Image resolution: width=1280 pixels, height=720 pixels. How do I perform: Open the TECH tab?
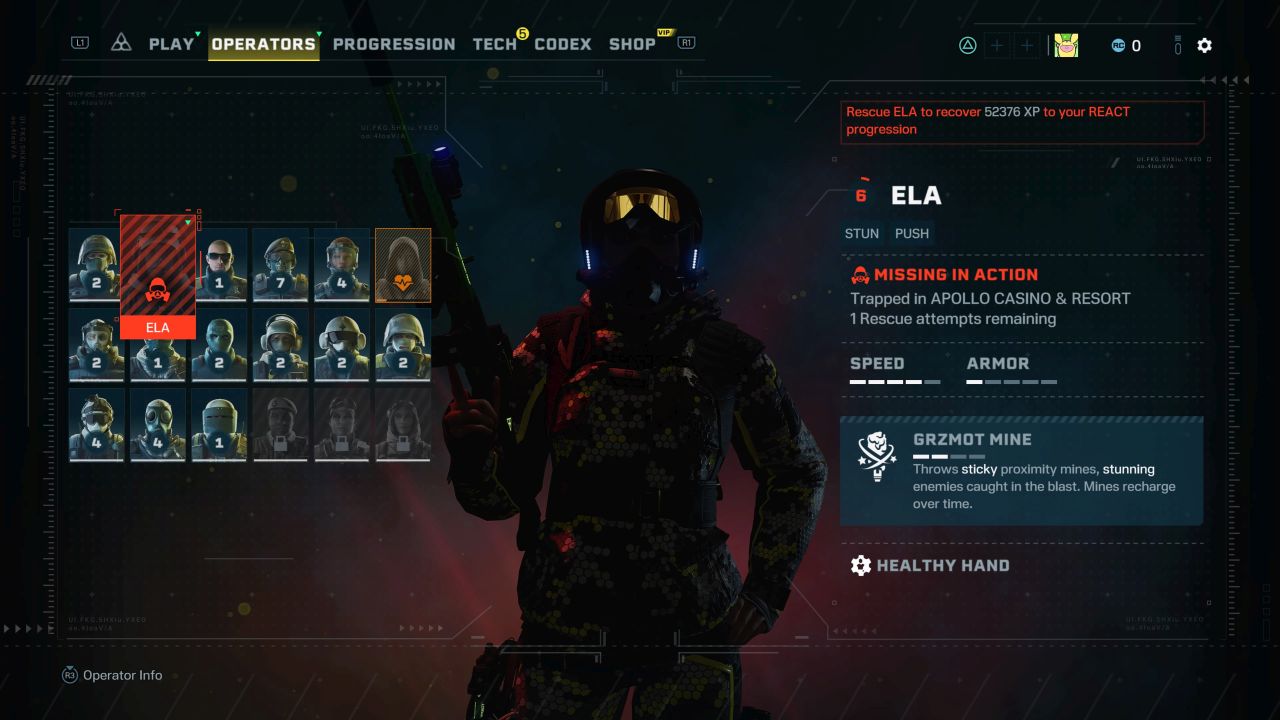pos(495,44)
